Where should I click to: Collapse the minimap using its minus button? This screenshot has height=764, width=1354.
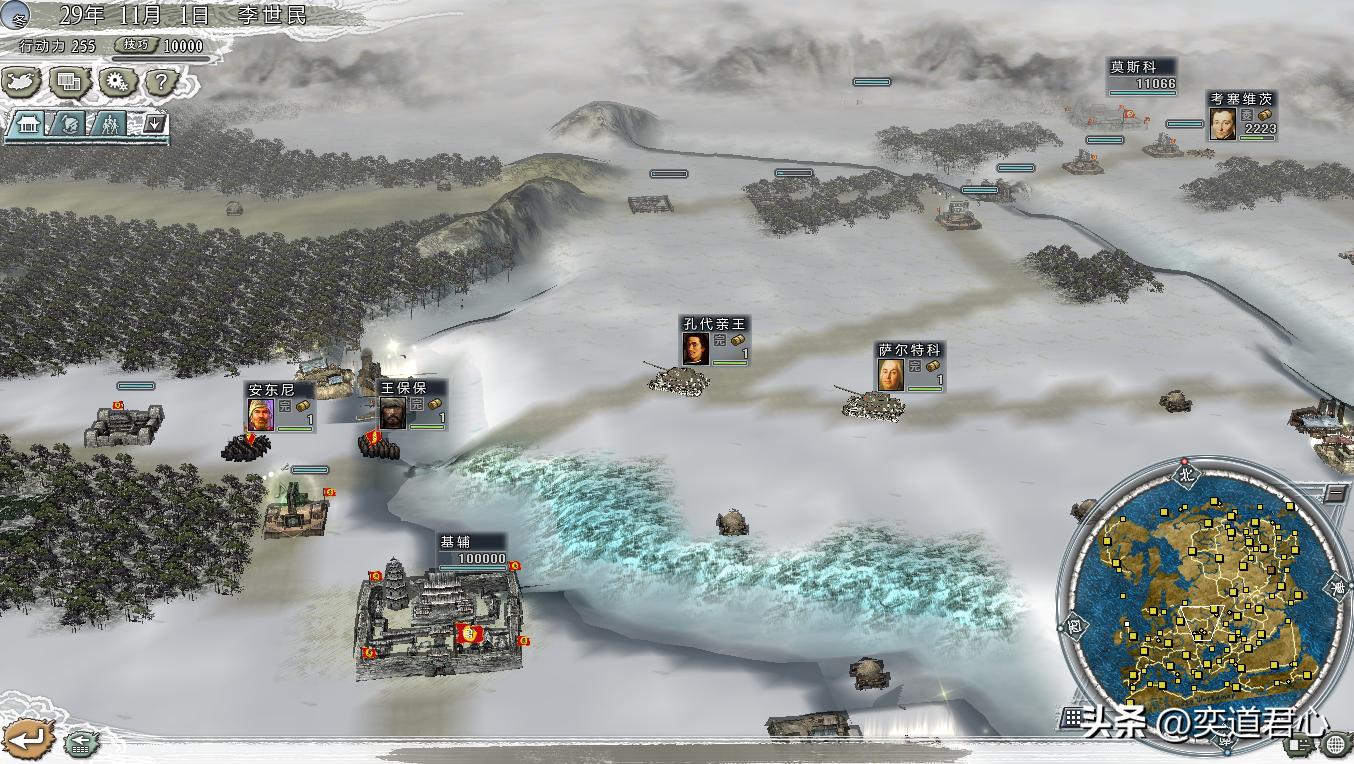[1336, 491]
